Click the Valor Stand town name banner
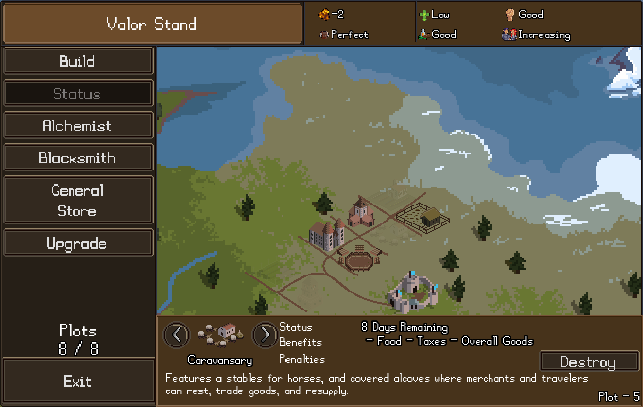The height and width of the screenshot is (407, 643). [x=152, y=23]
